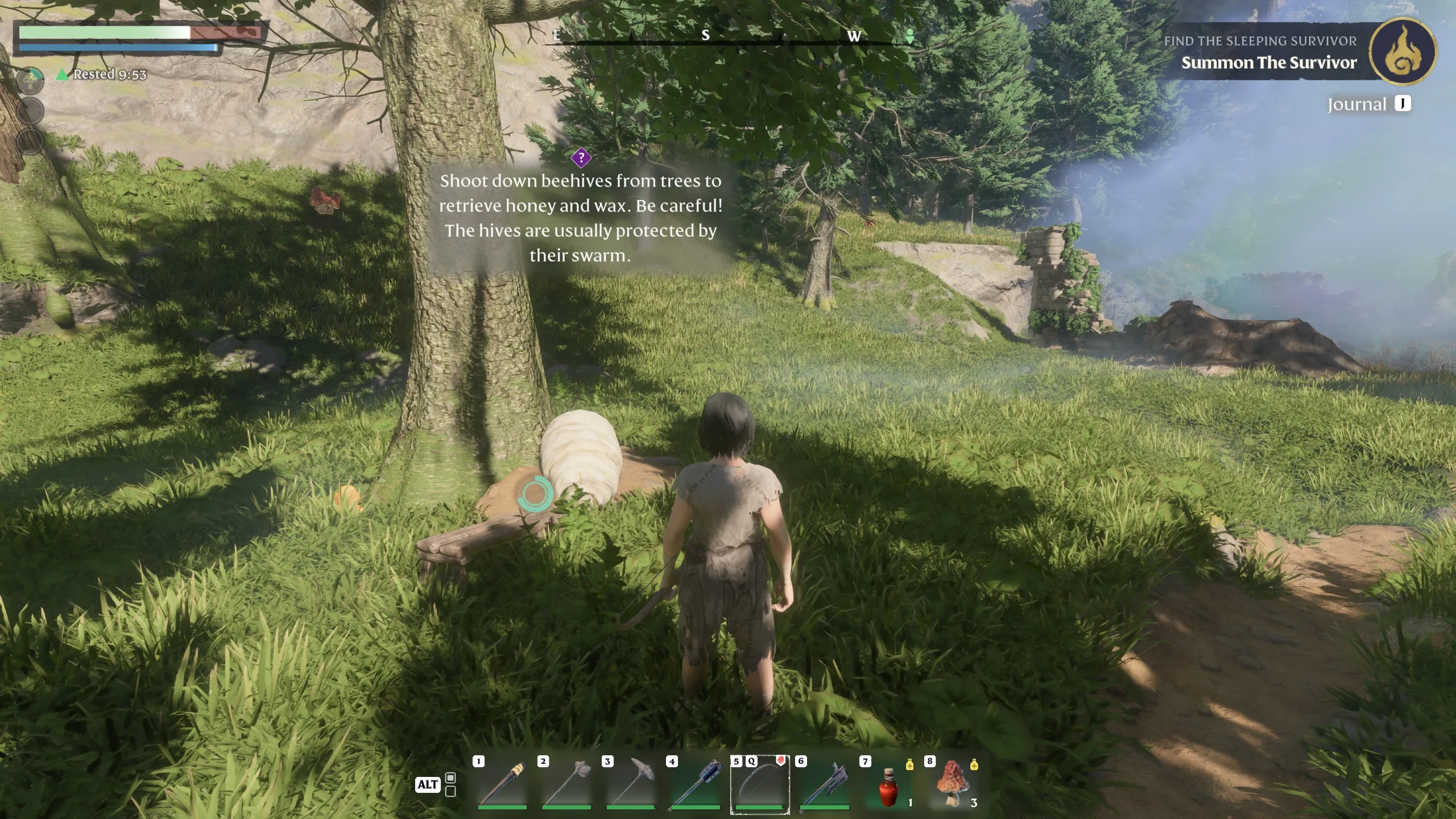Click the highlighted bow slot
Viewport: 1456px width, 819px height.
760,785
